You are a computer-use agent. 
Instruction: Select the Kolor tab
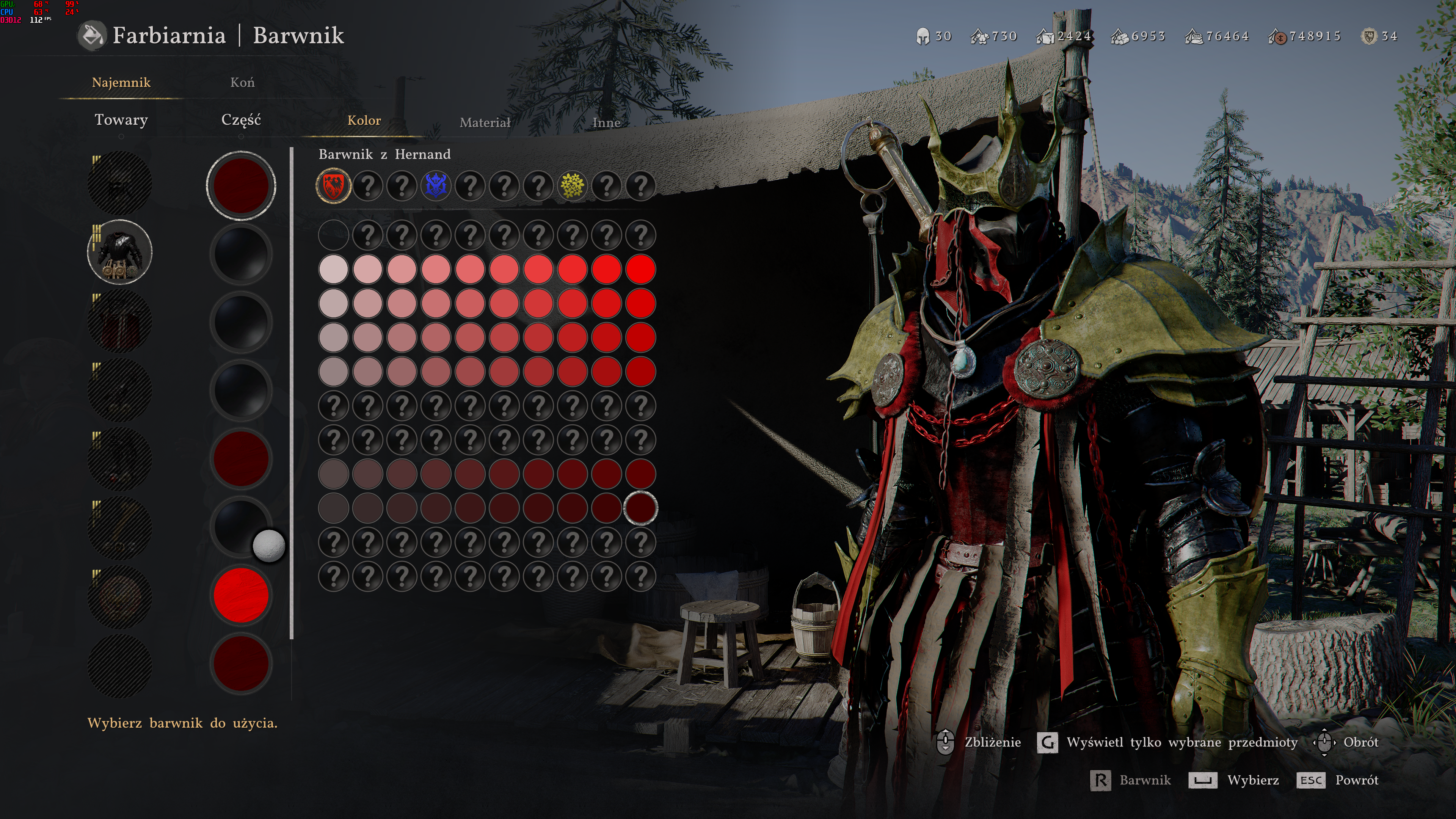364,121
